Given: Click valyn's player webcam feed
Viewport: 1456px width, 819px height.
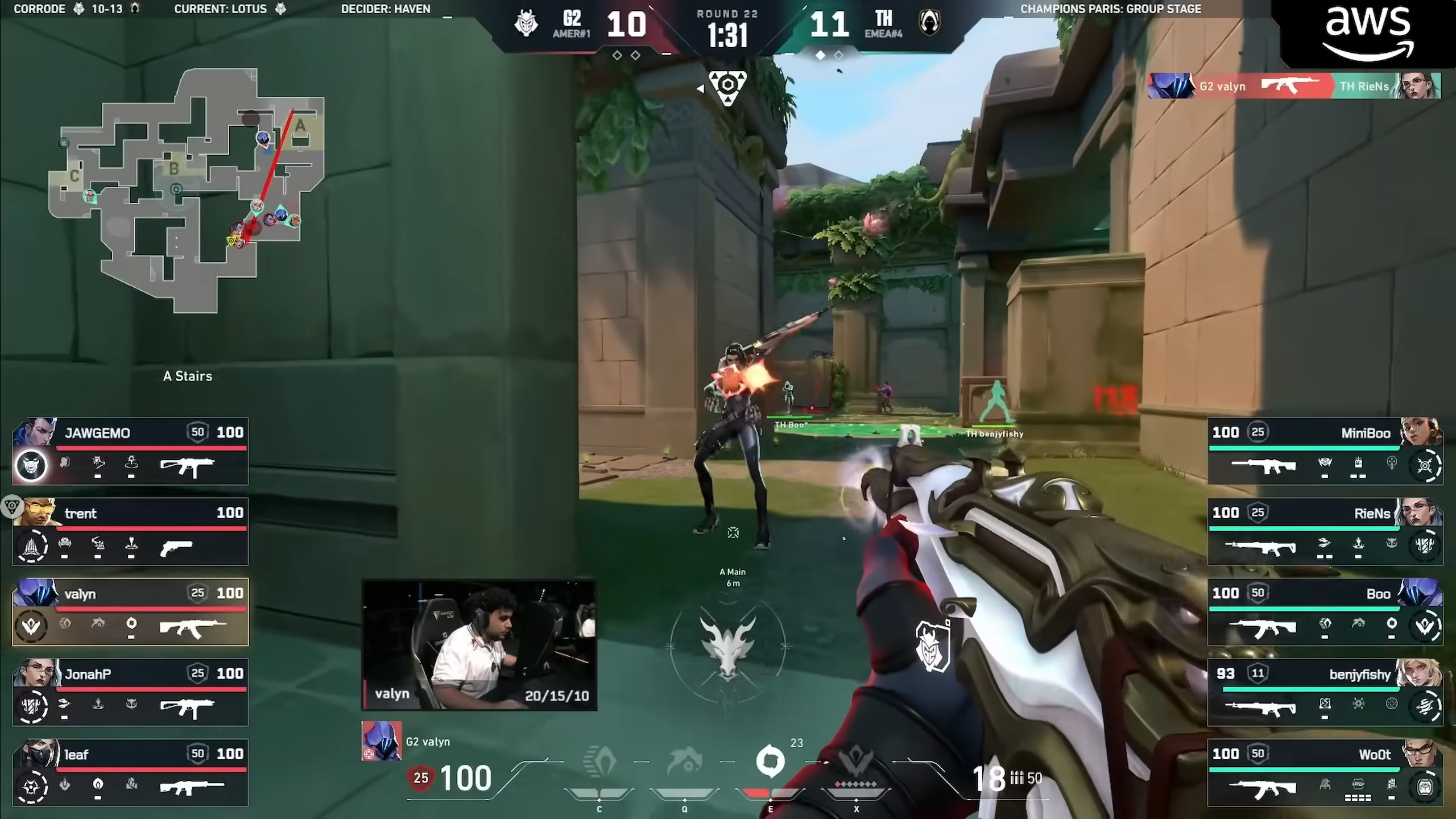Looking at the screenshot, I should tap(479, 645).
